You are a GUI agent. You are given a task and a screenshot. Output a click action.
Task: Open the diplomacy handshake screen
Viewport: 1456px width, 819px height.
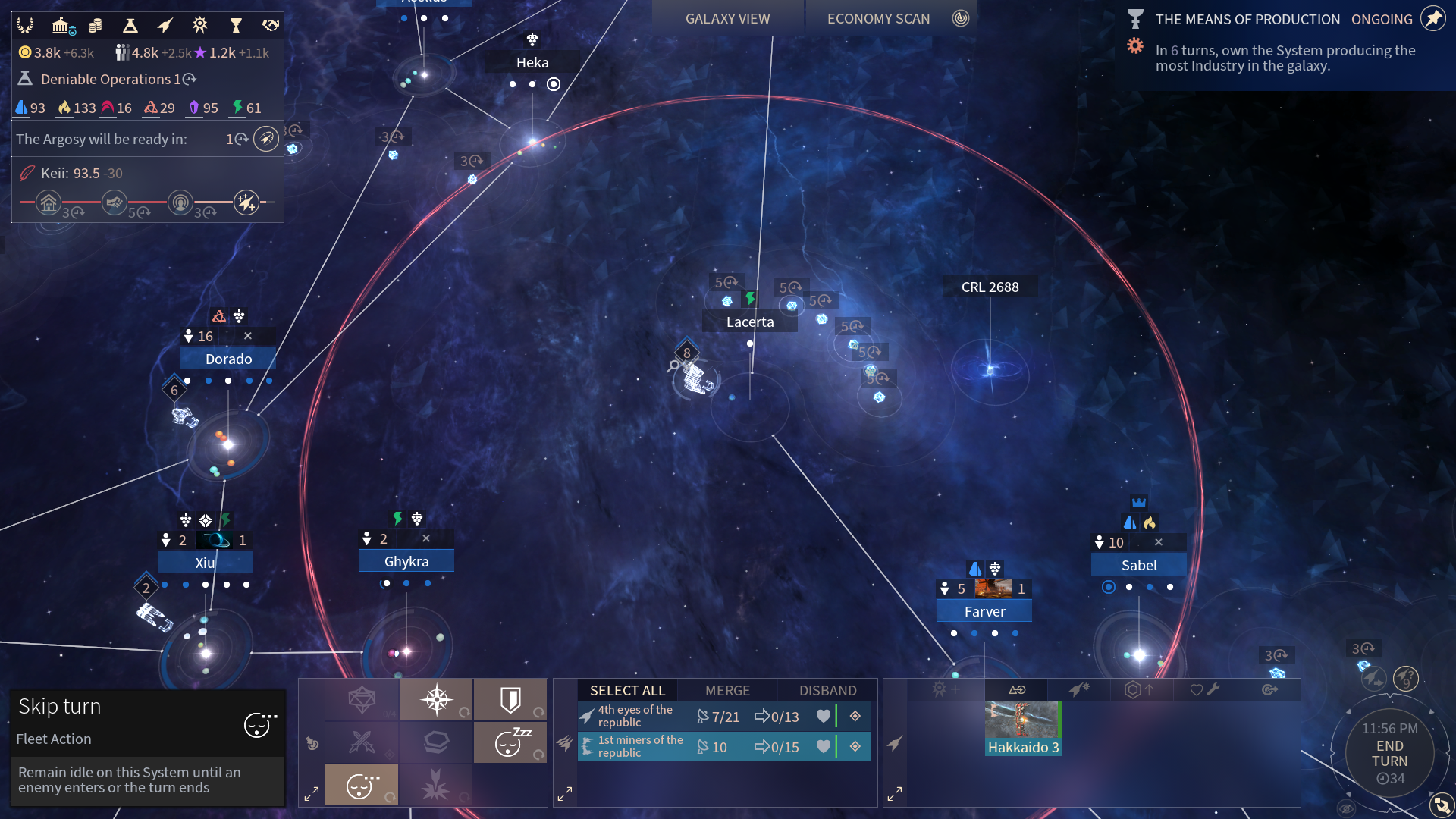[271, 27]
